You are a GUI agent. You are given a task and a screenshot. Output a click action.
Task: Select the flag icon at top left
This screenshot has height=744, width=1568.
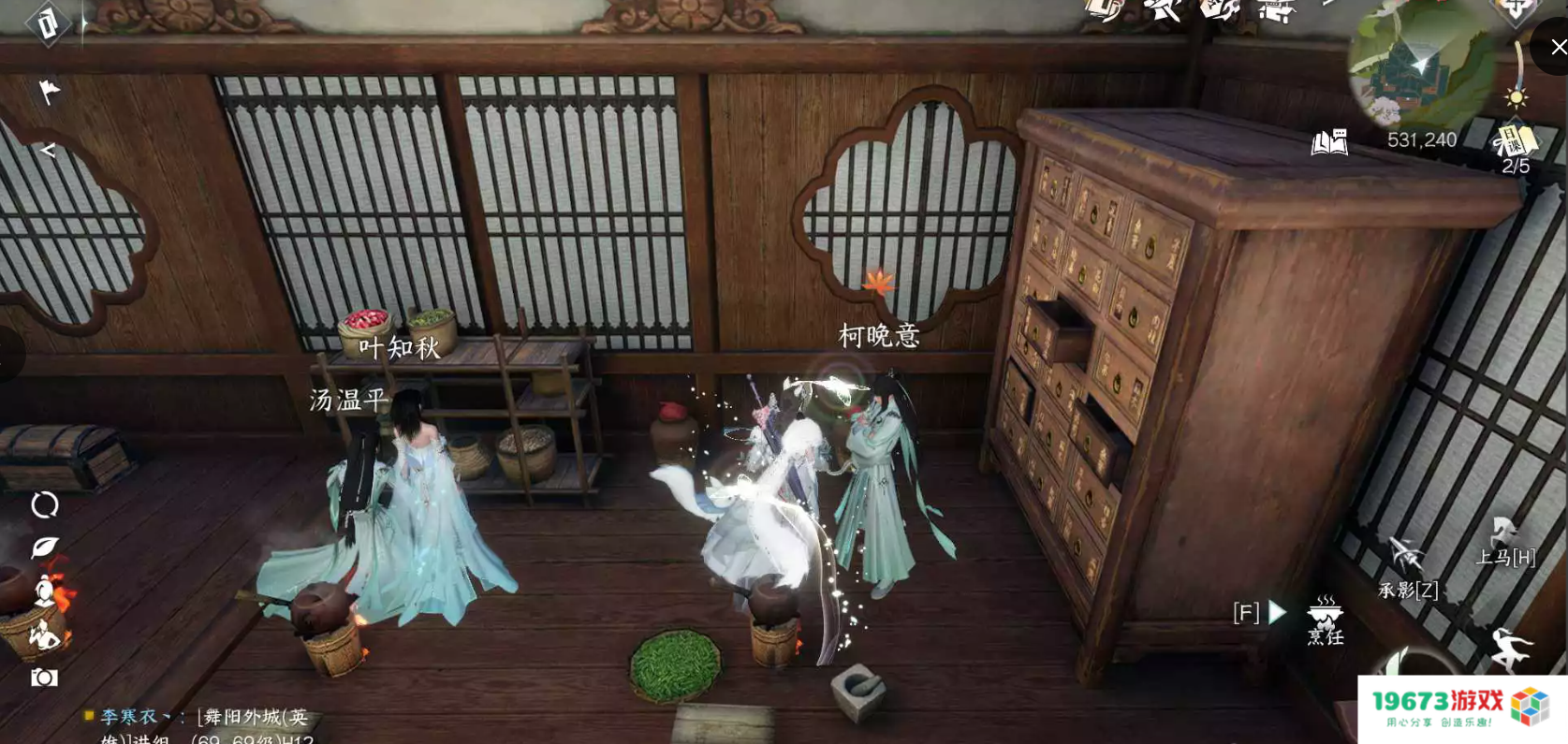49,92
